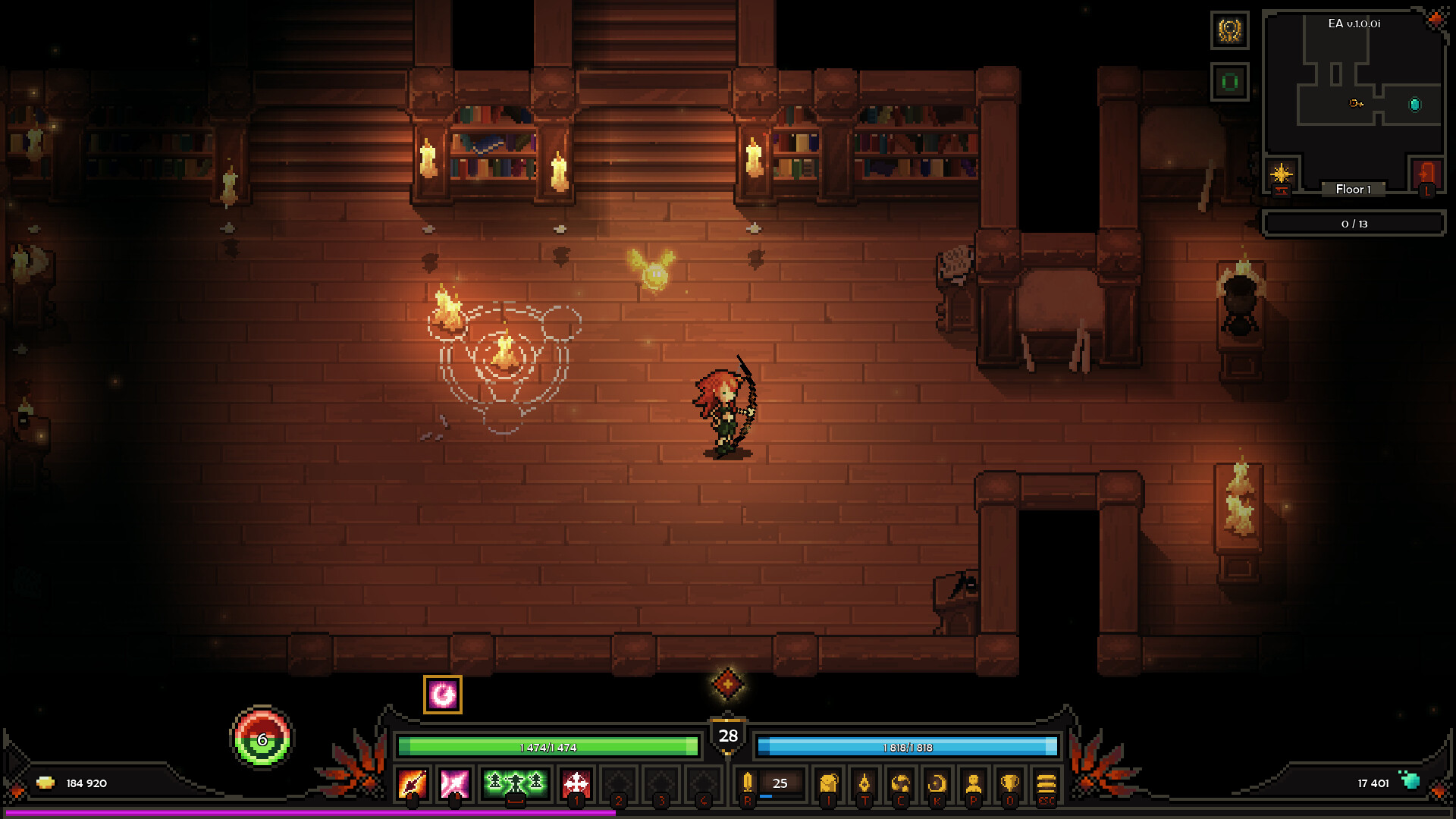1456x819 pixels.
Task: Cast the red cross-arrows ability
Action: [x=576, y=783]
